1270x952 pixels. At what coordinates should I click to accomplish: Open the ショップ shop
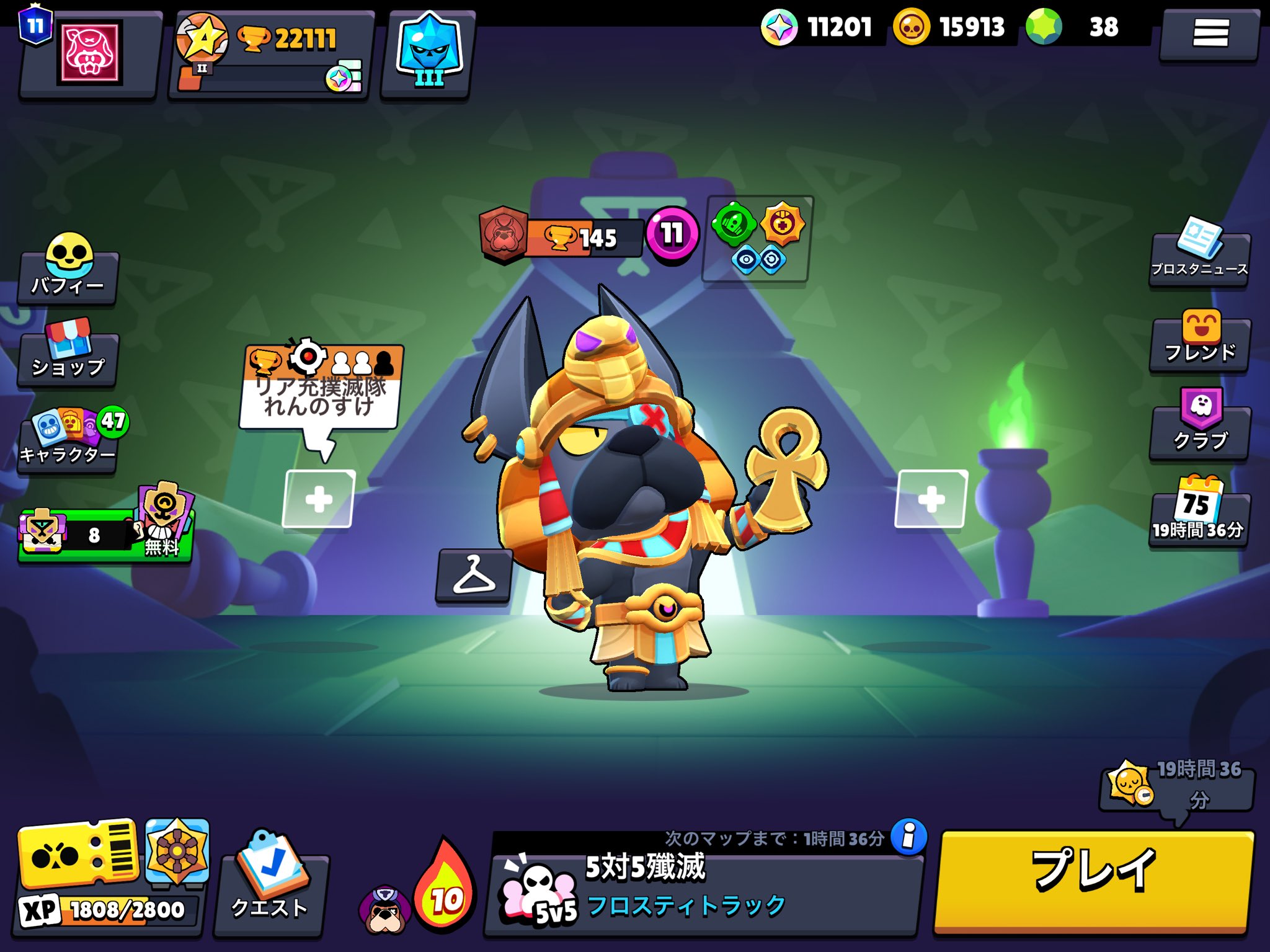coord(68,352)
